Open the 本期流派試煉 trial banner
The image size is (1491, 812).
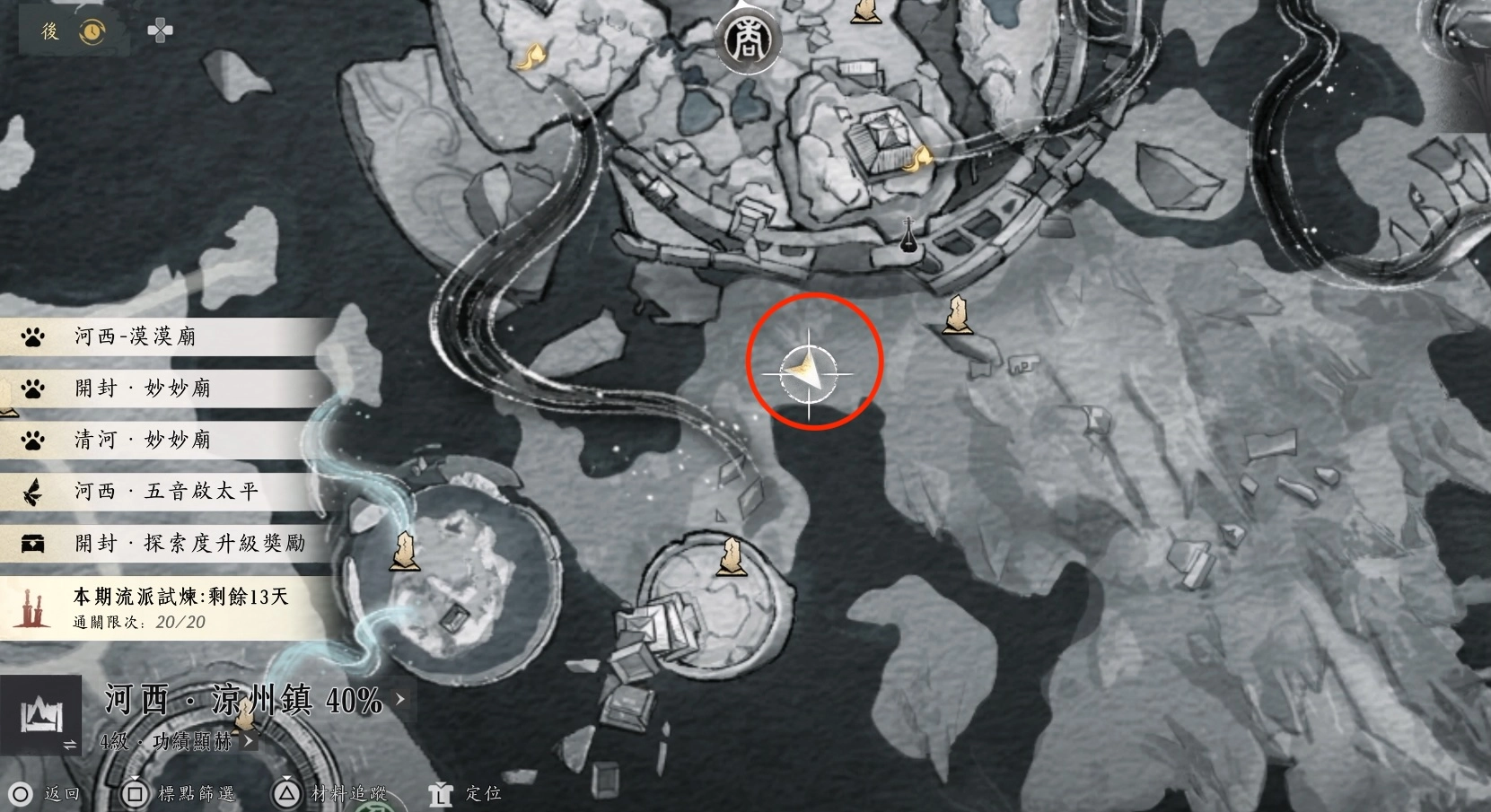point(171,607)
